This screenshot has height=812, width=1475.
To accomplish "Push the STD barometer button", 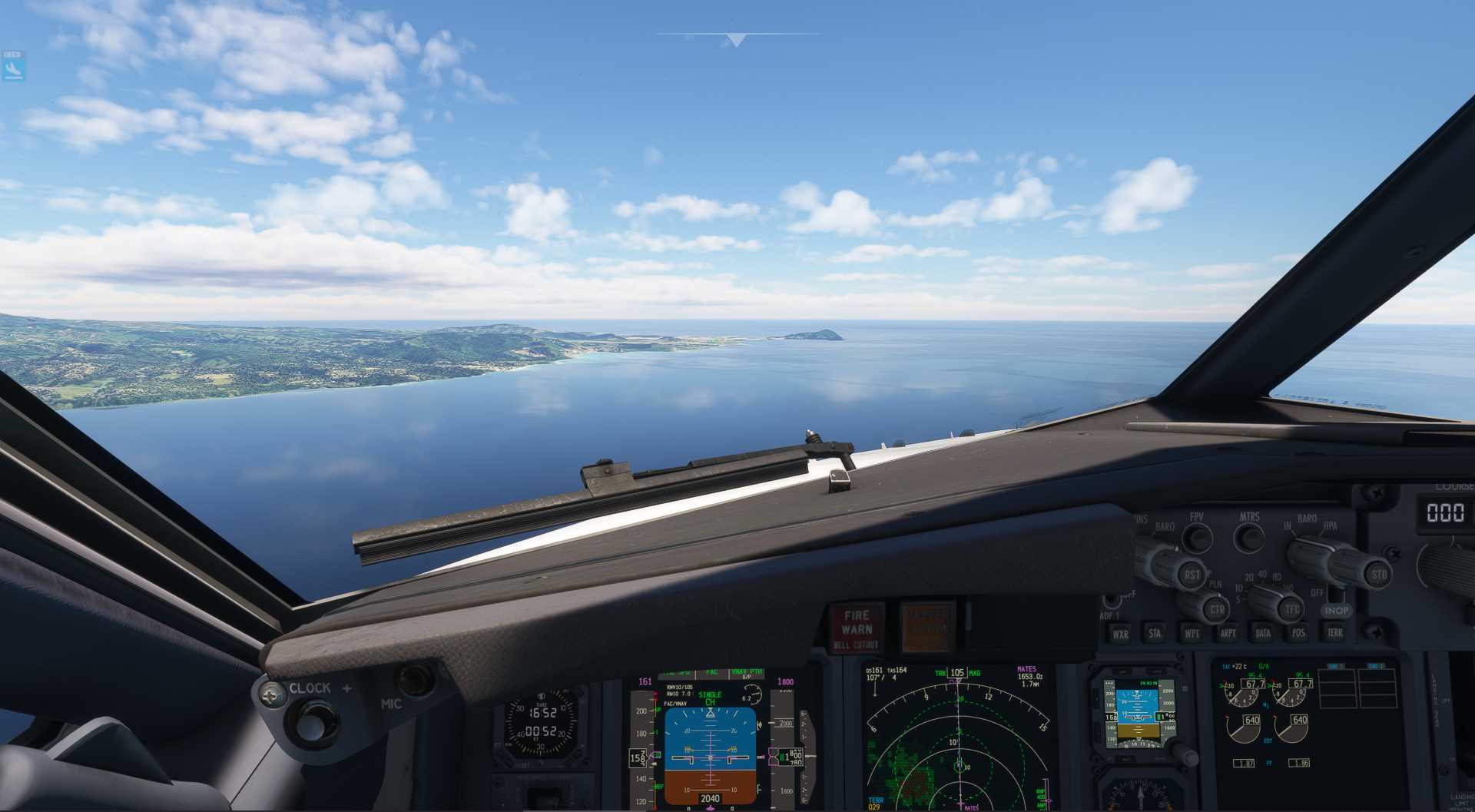I will pos(1379,574).
